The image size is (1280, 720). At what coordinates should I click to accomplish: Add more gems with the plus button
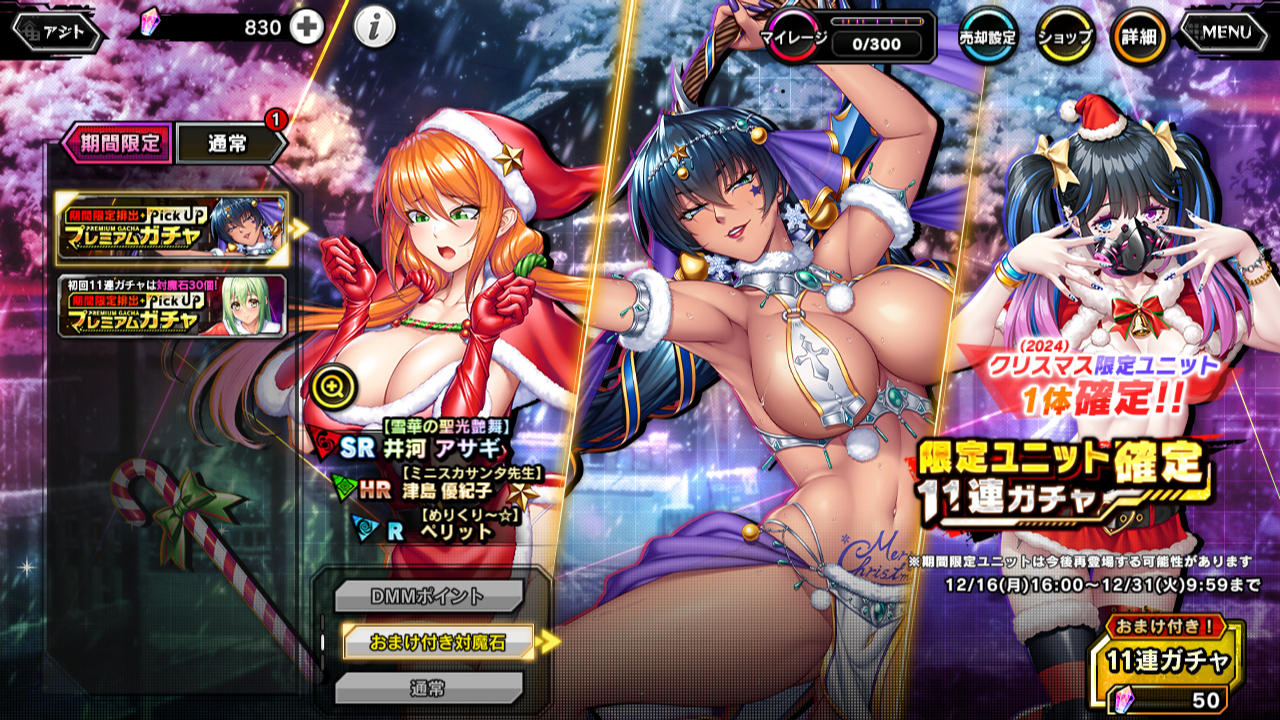(306, 28)
